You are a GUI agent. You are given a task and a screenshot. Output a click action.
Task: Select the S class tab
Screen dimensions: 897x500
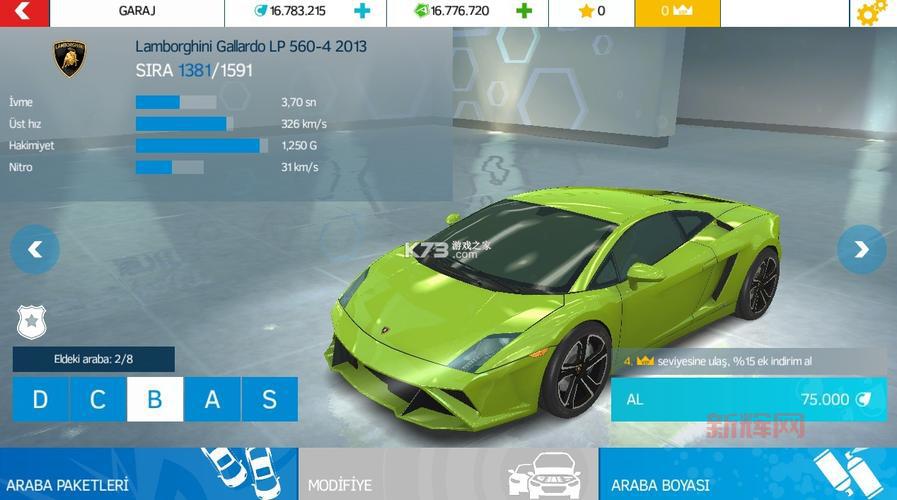(269, 400)
